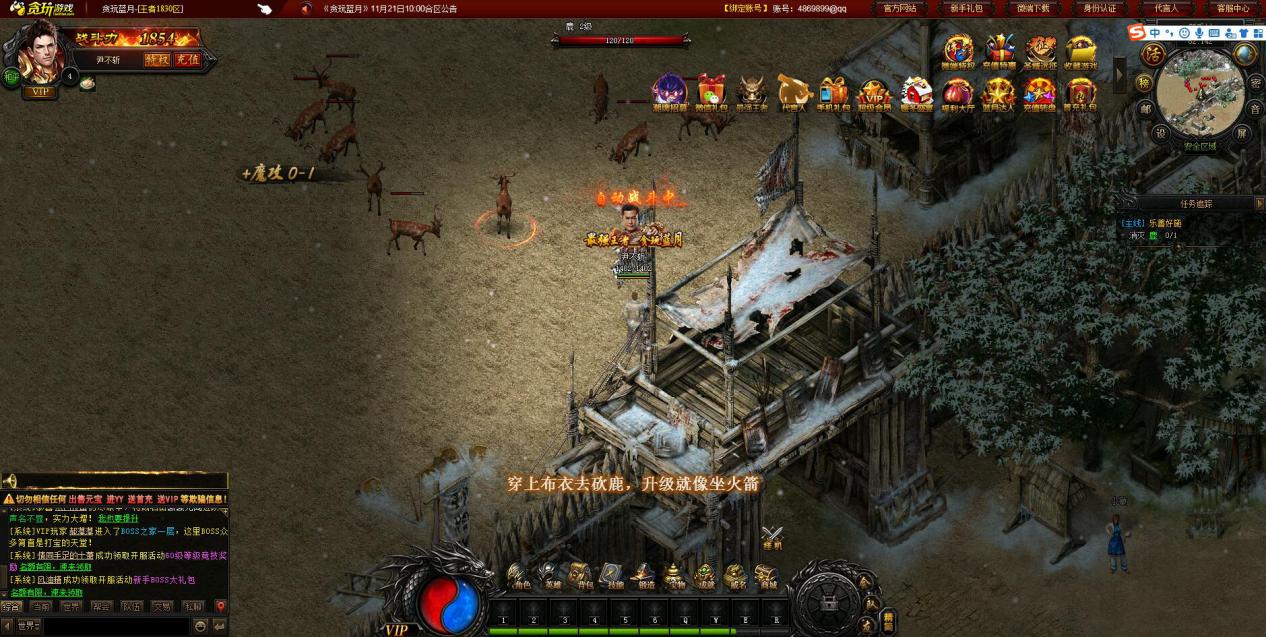Screen dimensions: 1266x637
Task: Visit the 官方网站 official website link
Action: point(900,8)
